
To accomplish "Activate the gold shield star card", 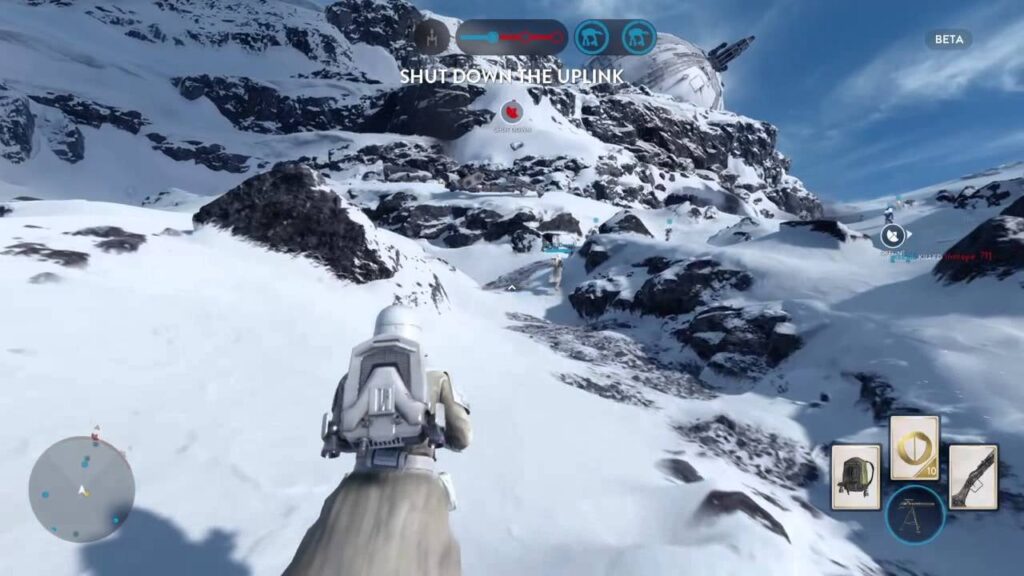I will 914,447.
